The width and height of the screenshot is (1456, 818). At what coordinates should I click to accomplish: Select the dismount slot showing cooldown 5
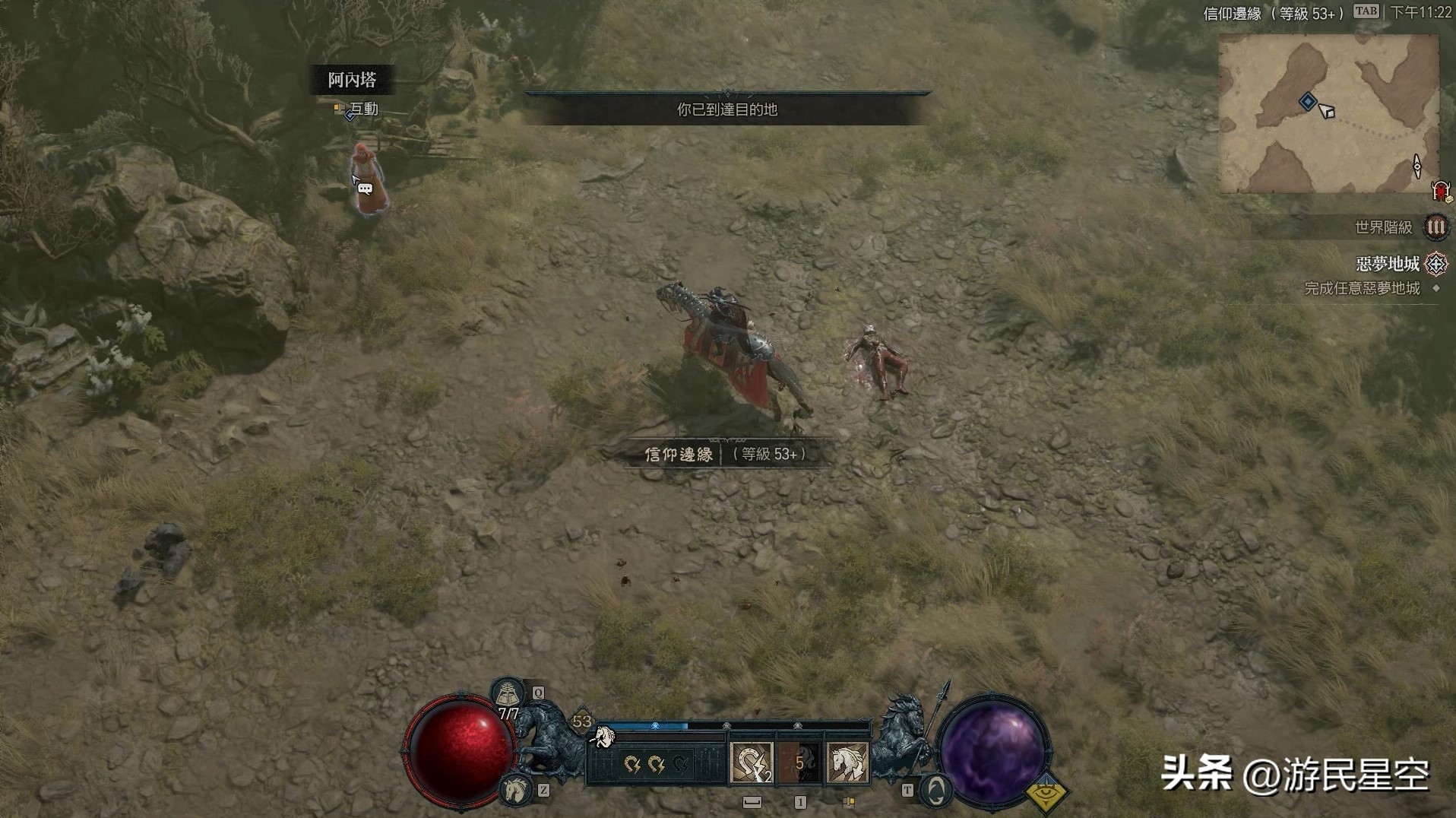tap(799, 763)
